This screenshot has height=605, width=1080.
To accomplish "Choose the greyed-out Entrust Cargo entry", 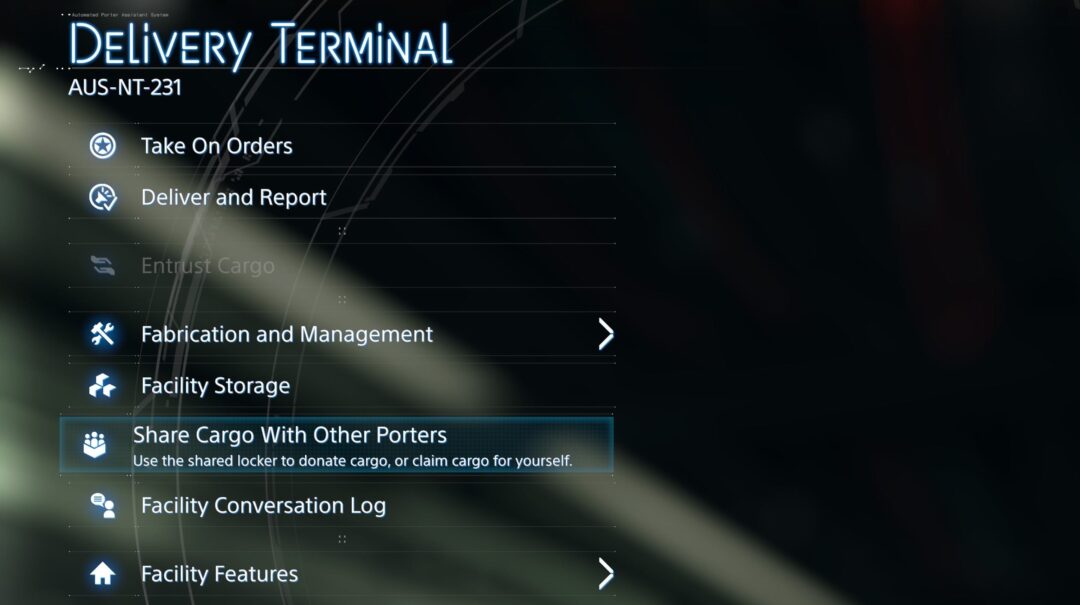I will [x=207, y=266].
